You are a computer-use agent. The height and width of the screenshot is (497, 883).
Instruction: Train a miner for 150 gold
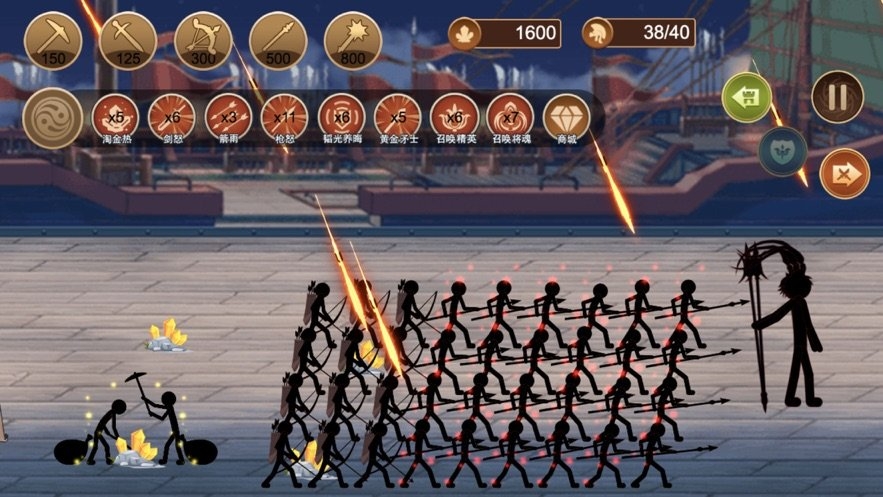[x=53, y=40]
